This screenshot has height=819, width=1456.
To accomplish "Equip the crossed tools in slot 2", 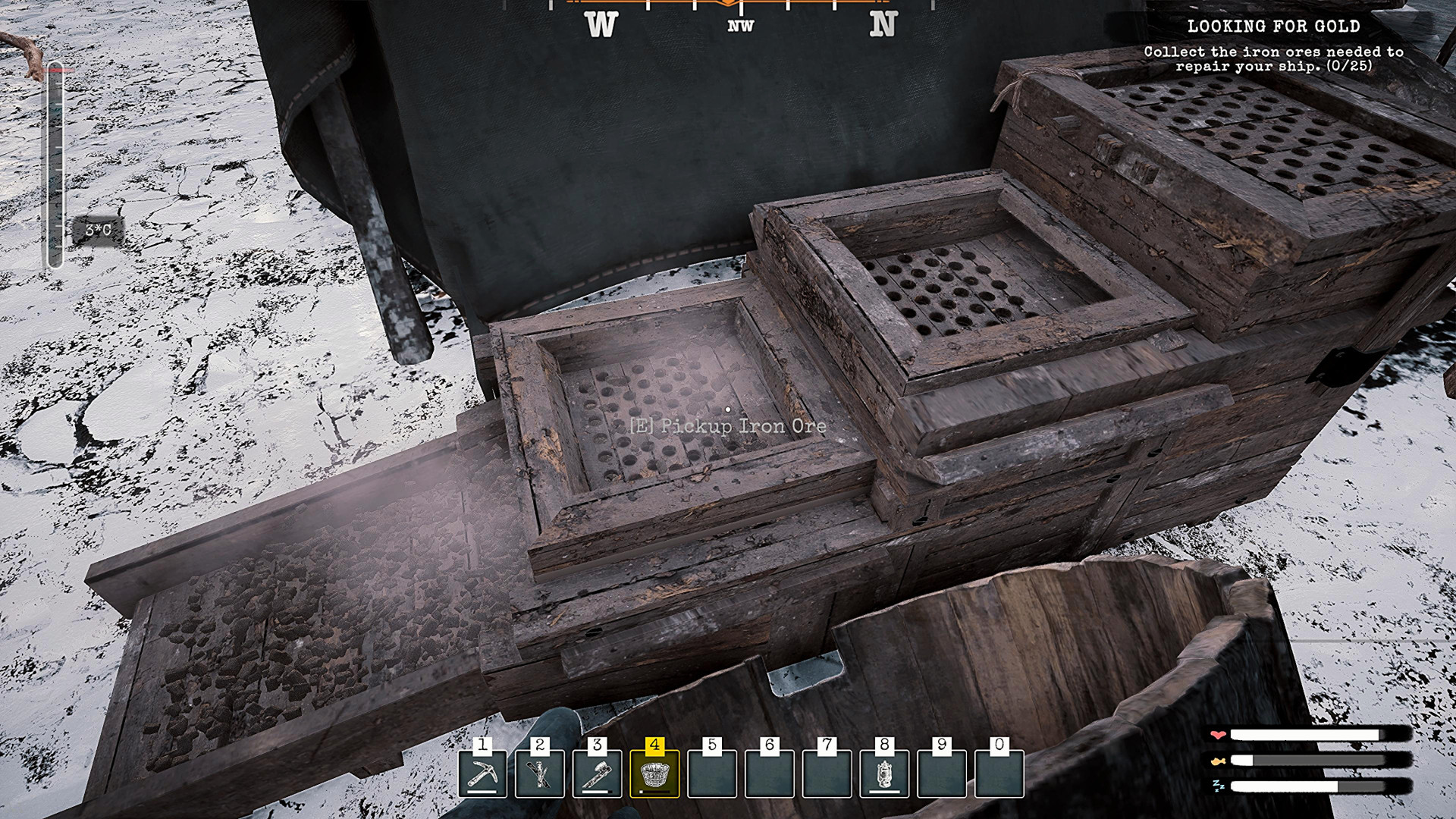I will pyautogui.click(x=540, y=774).
